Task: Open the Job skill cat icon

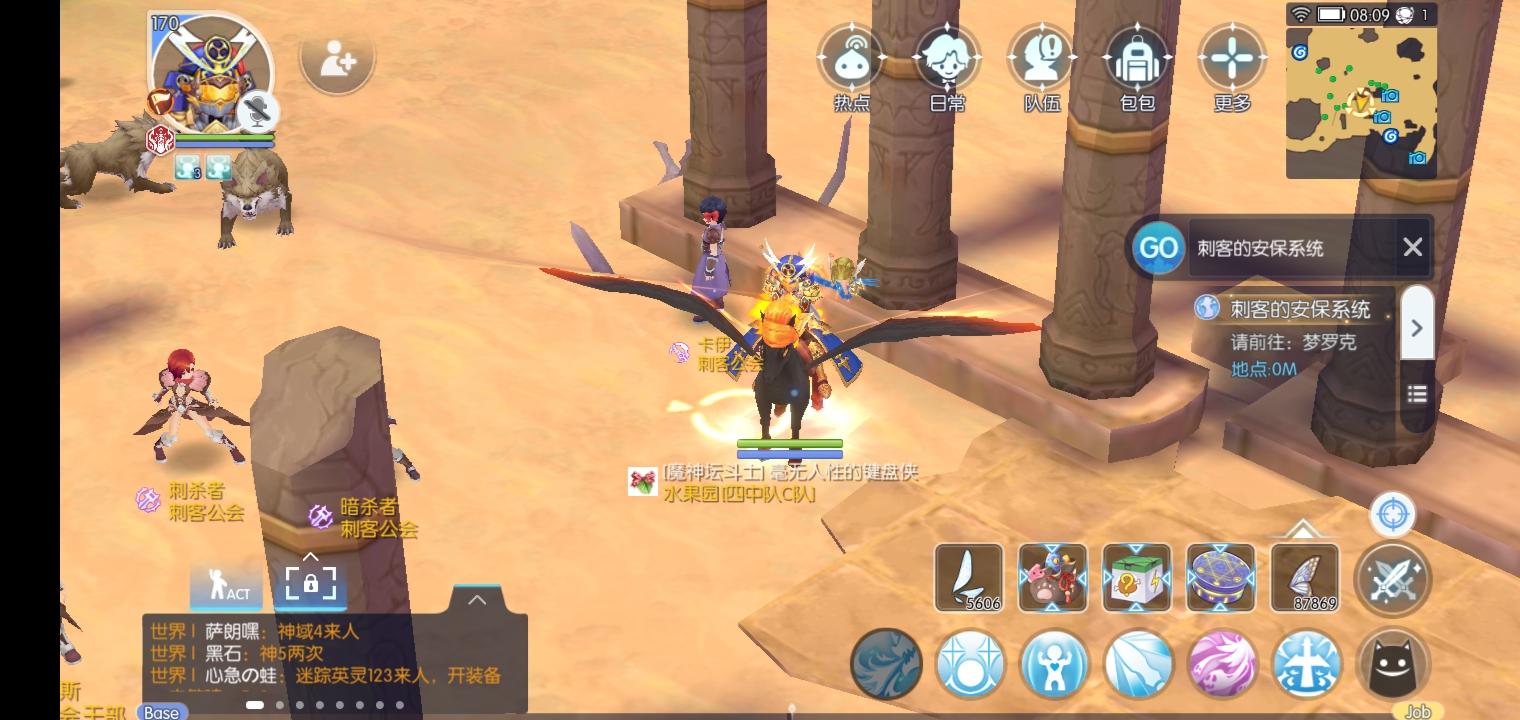Action: click(x=1393, y=663)
